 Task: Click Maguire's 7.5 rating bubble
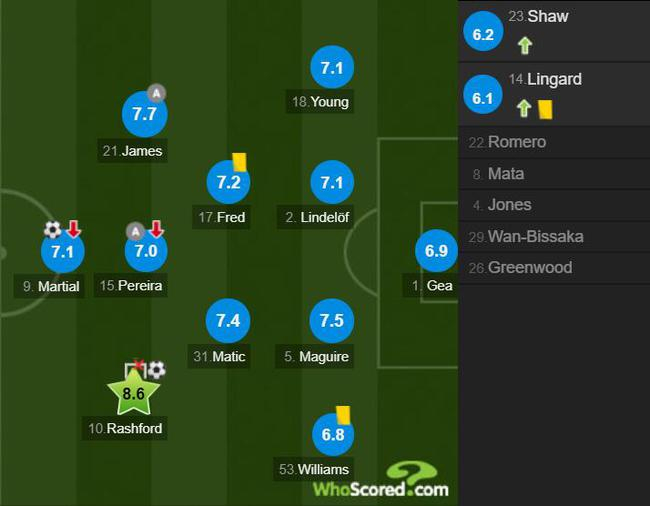coord(331,321)
